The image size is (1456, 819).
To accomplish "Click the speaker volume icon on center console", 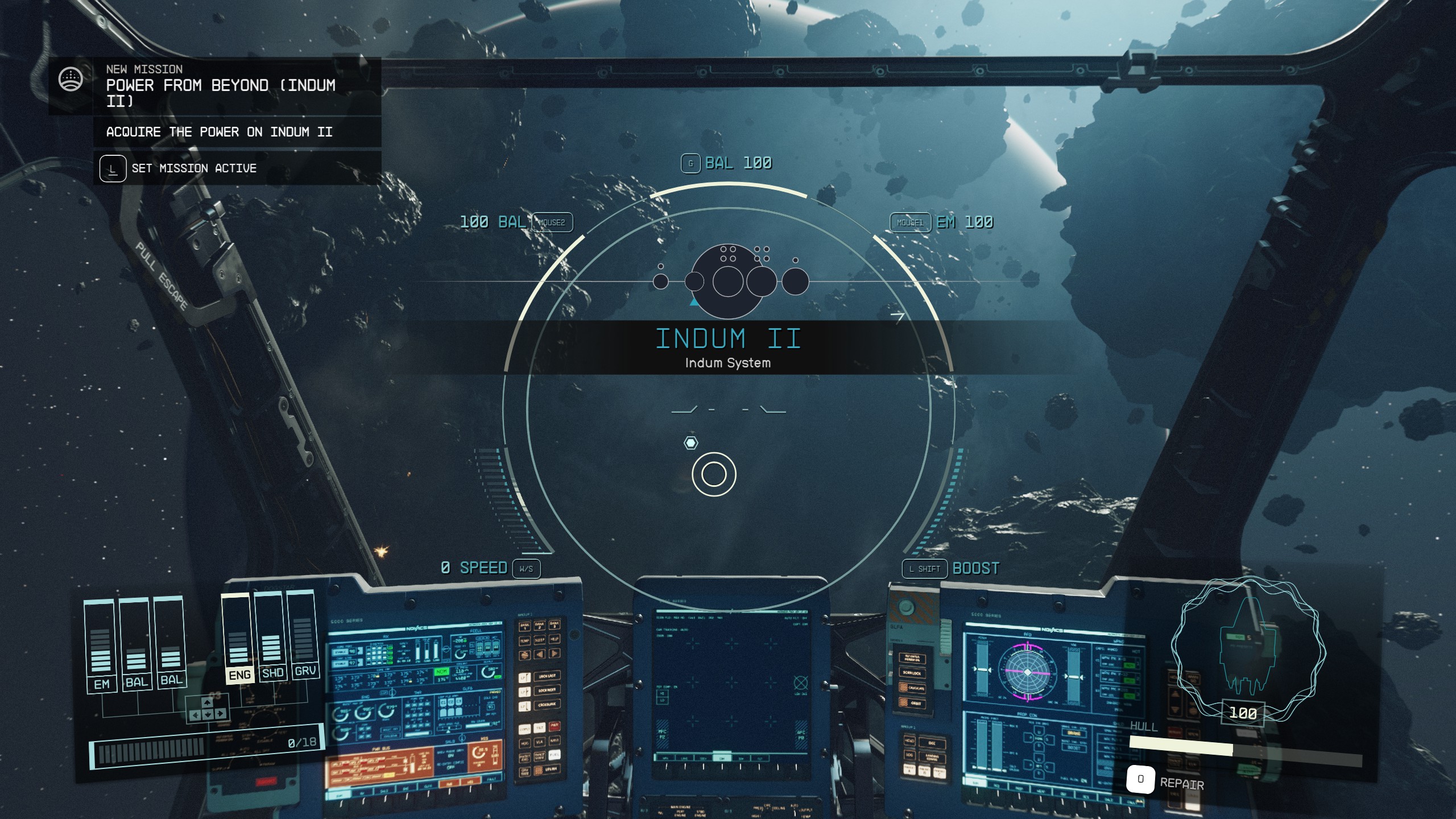I will pos(540,654).
